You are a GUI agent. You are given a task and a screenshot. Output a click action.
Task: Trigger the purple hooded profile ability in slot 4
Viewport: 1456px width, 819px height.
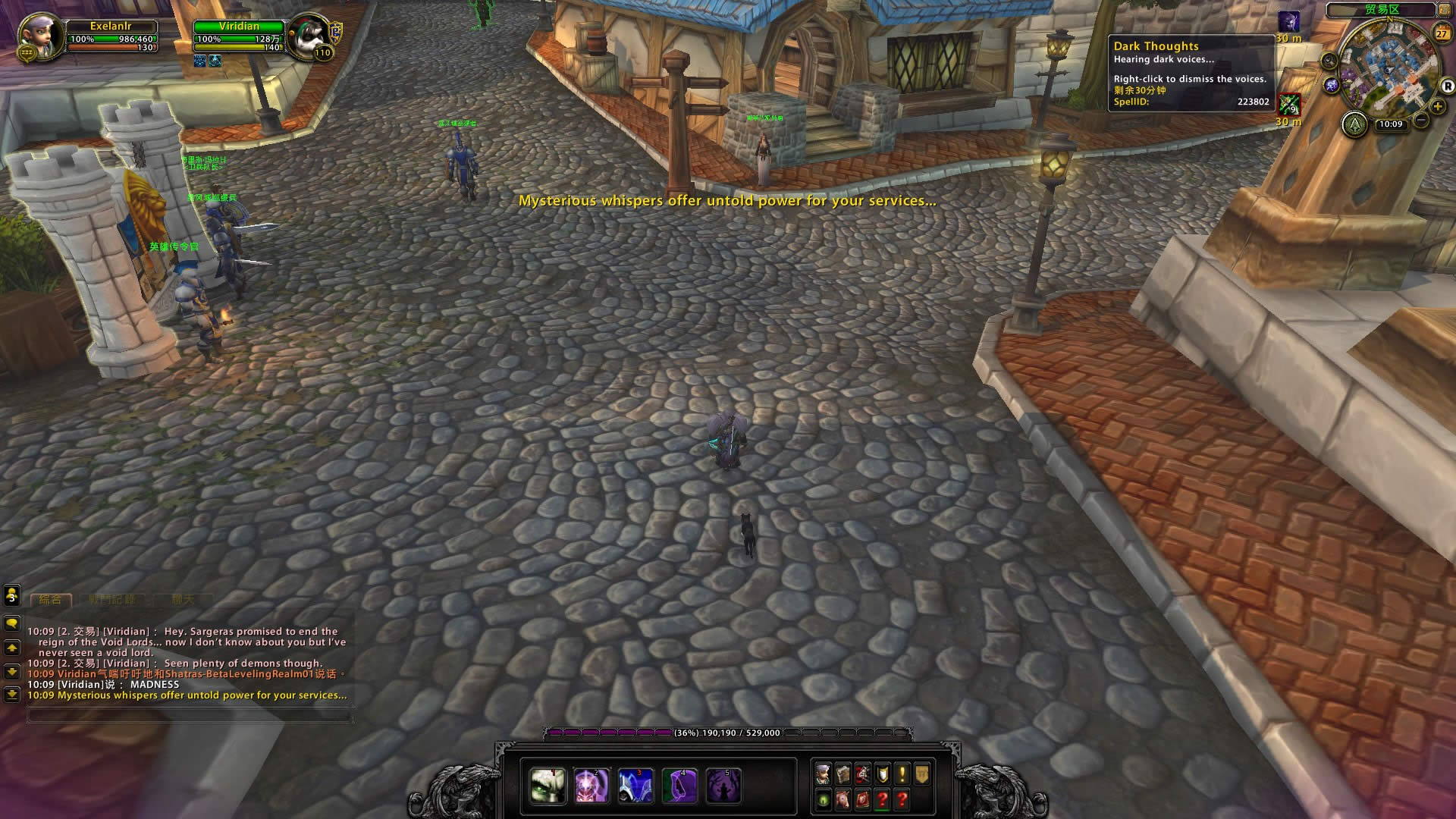[679, 786]
